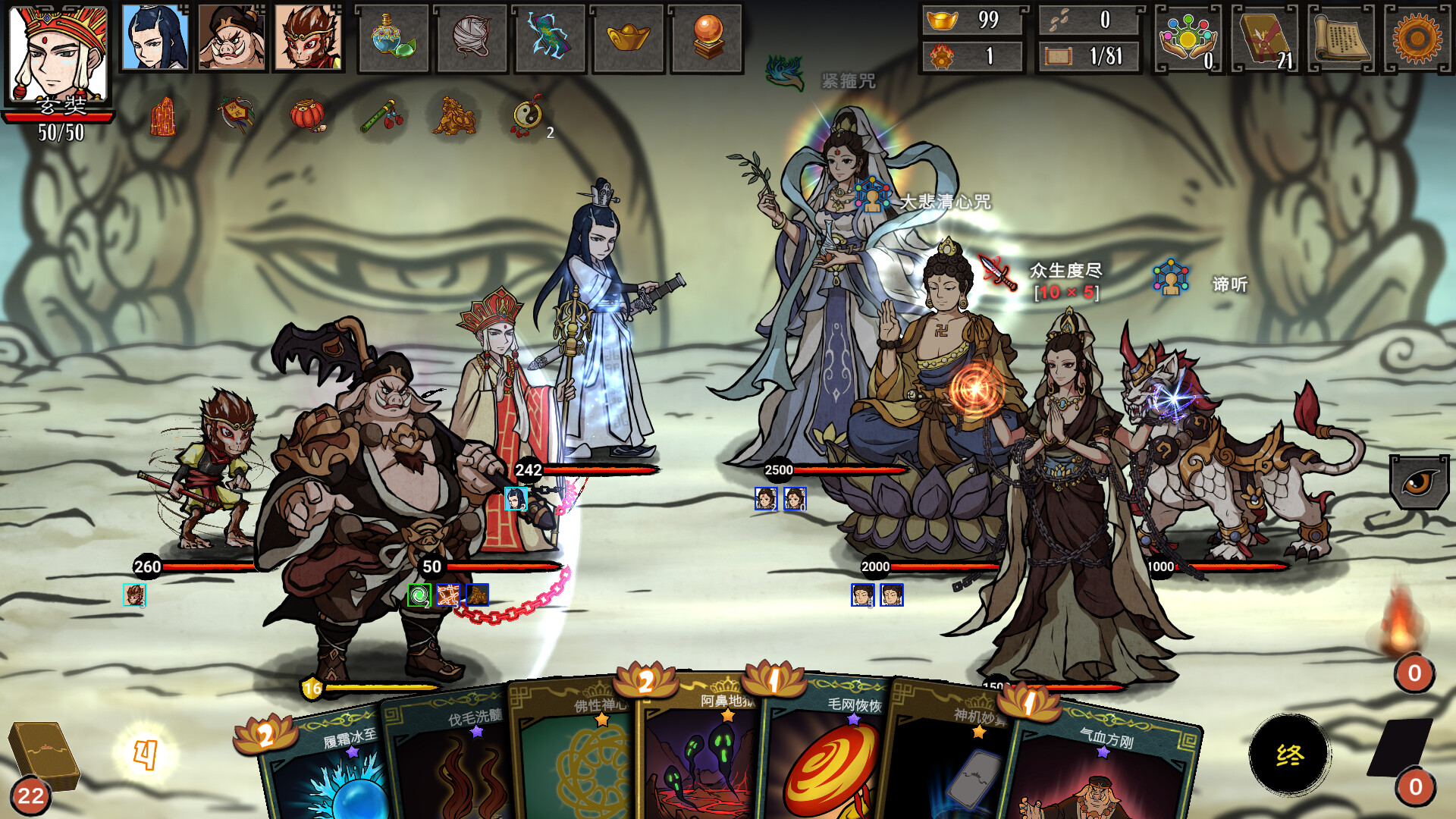This screenshot has height=819, width=1456.
Task: Open the orange orb item slot
Action: pyautogui.click(x=706, y=38)
